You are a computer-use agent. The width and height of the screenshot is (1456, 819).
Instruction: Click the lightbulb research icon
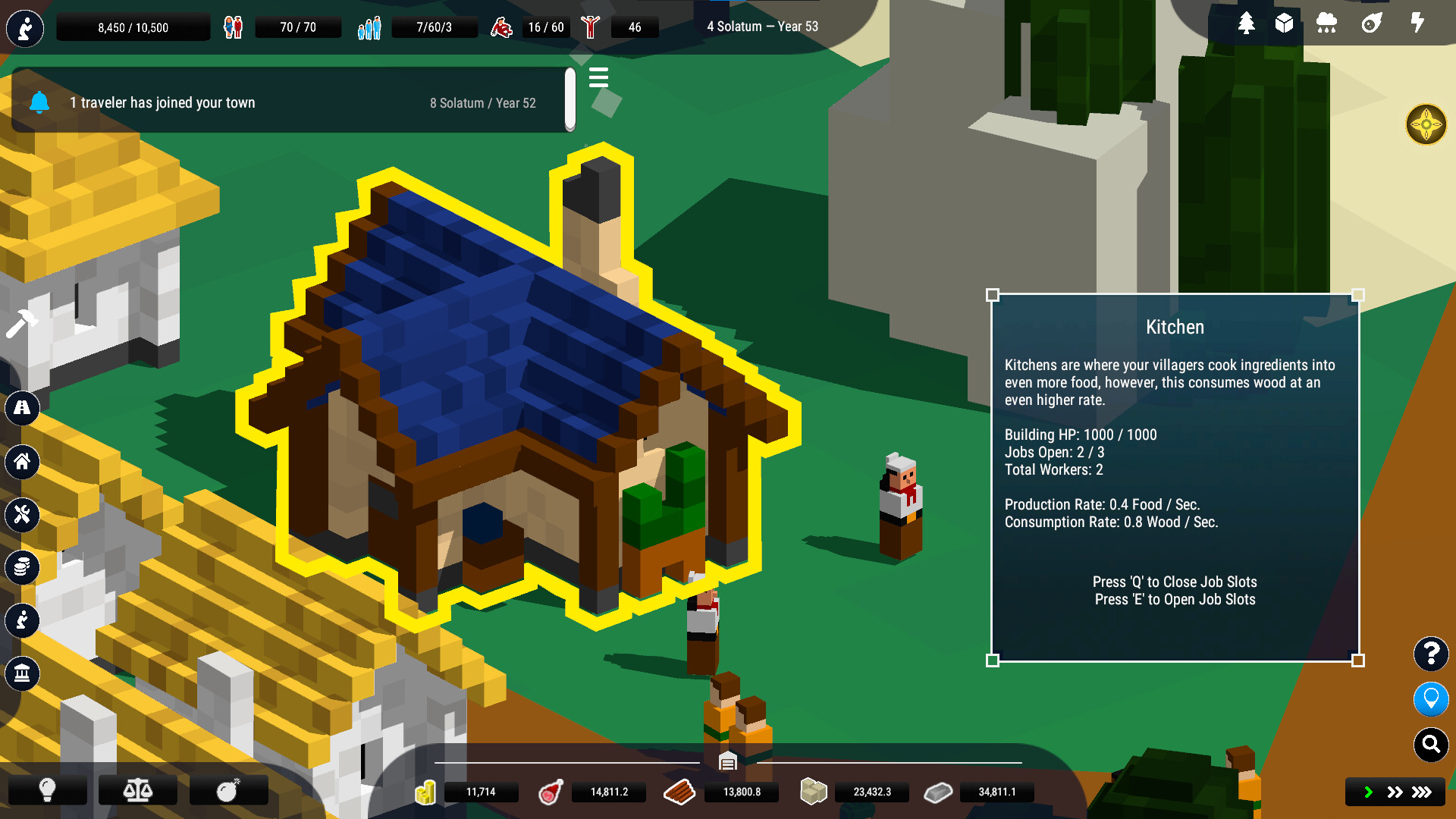[48, 790]
